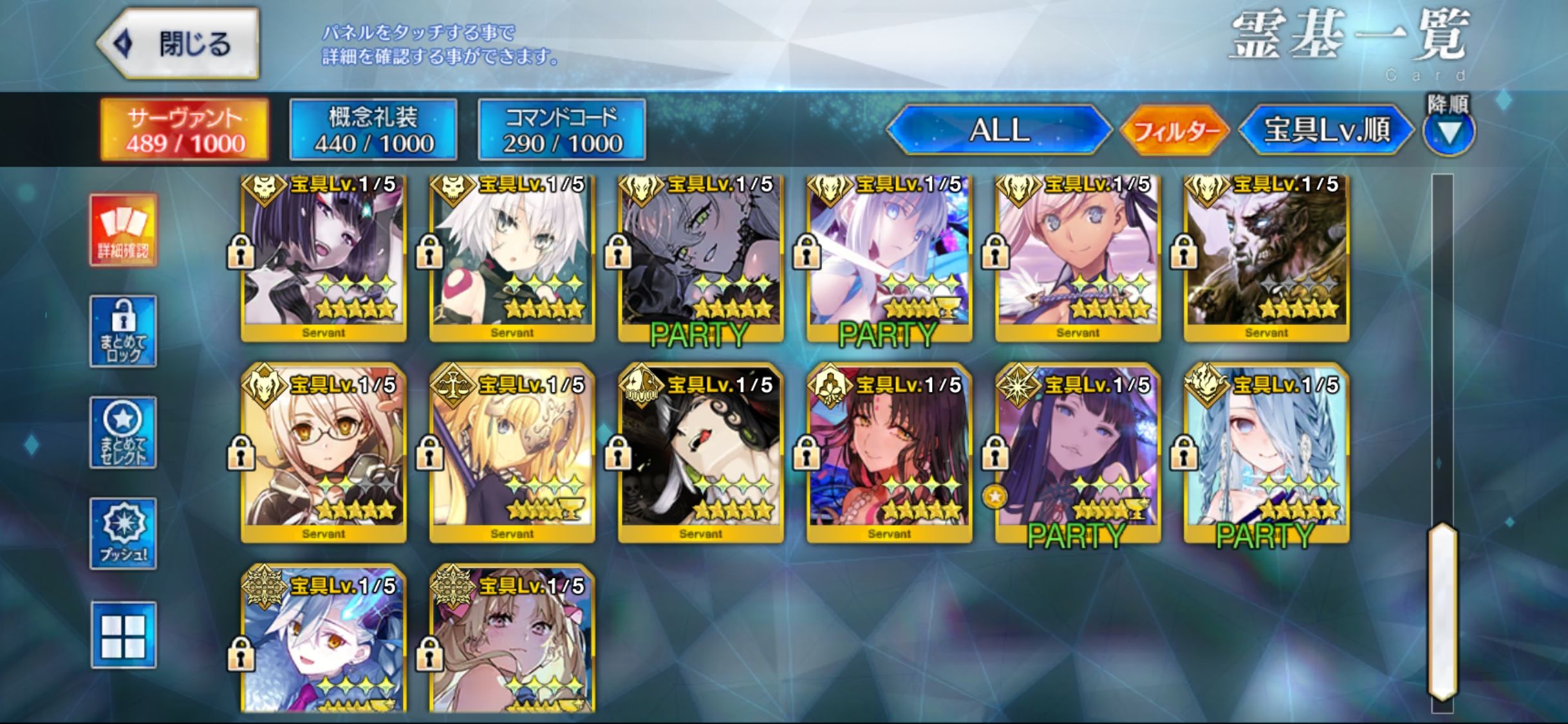This screenshot has height=724, width=1568.
Task: Select the purple-haired horned oni servant card
Action: click(x=324, y=257)
